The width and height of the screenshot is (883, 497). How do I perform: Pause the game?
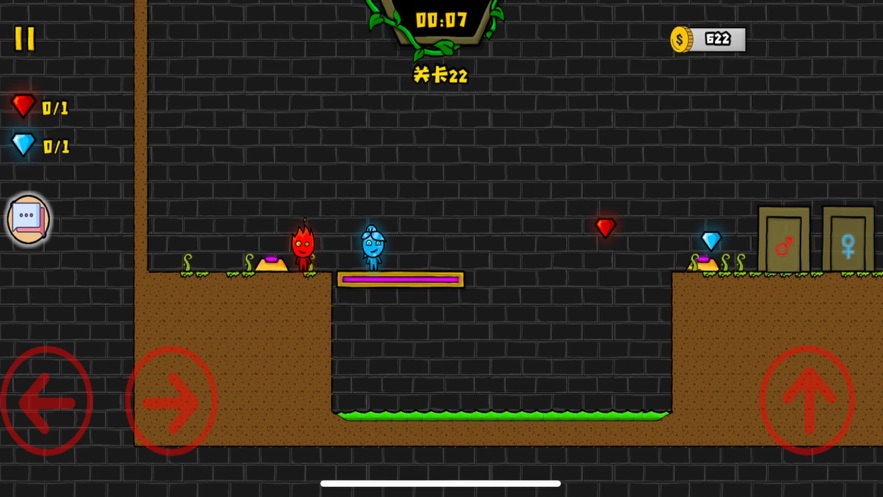[25, 39]
